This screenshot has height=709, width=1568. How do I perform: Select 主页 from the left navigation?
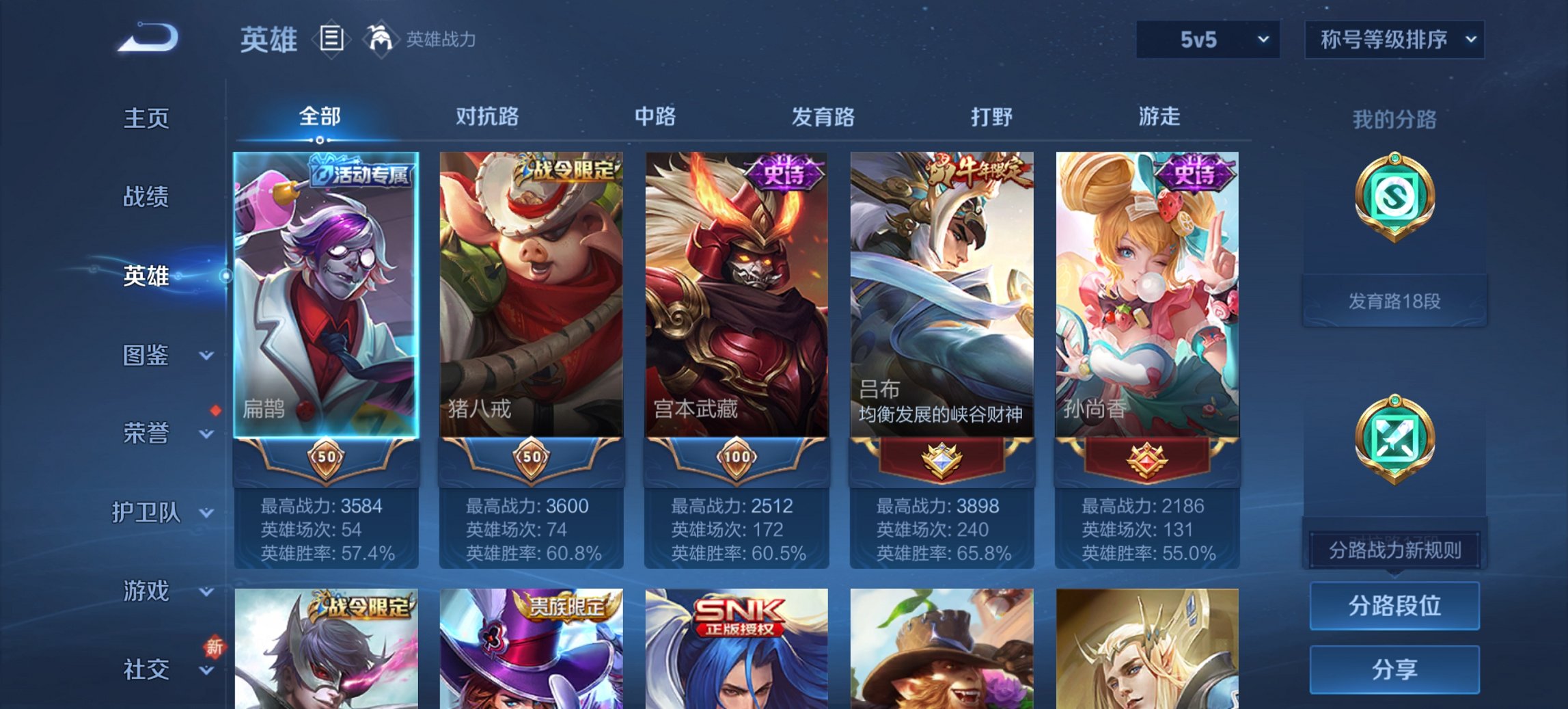coord(146,118)
